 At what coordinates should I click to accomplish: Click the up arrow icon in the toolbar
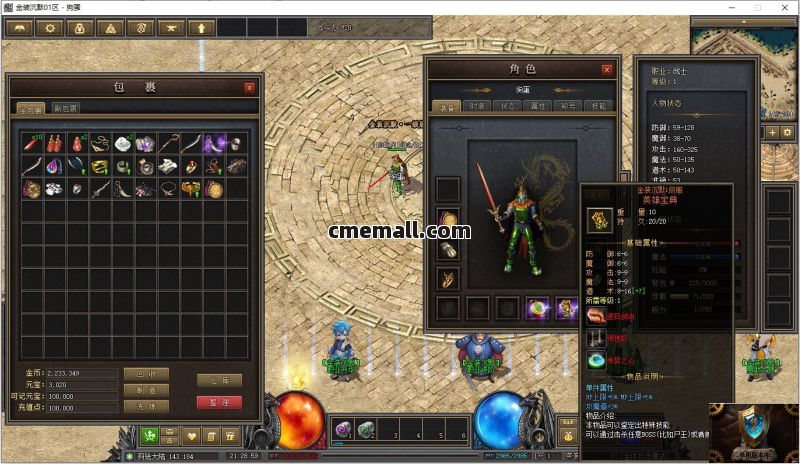203,28
